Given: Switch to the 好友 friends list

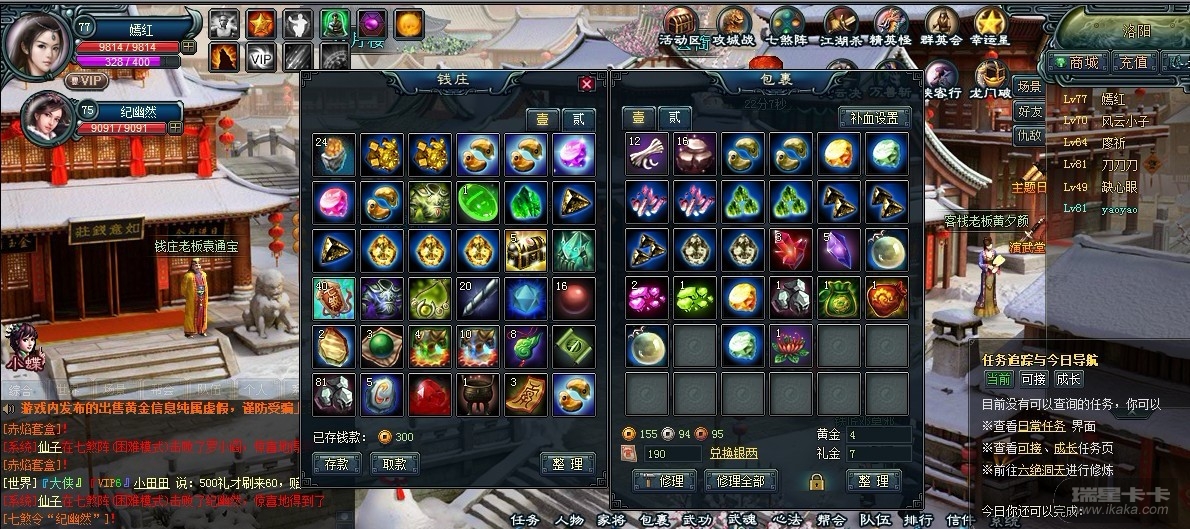Looking at the screenshot, I should 1029,111.
